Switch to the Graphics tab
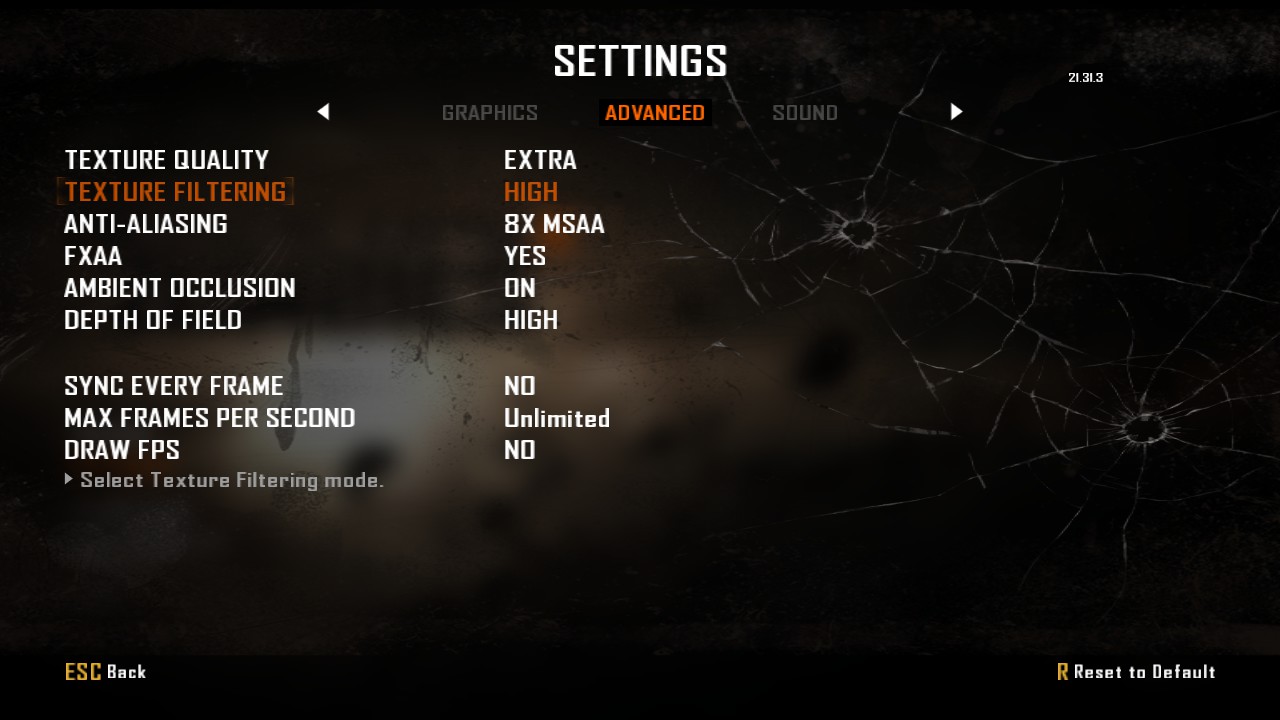The image size is (1280, 720). pos(489,113)
